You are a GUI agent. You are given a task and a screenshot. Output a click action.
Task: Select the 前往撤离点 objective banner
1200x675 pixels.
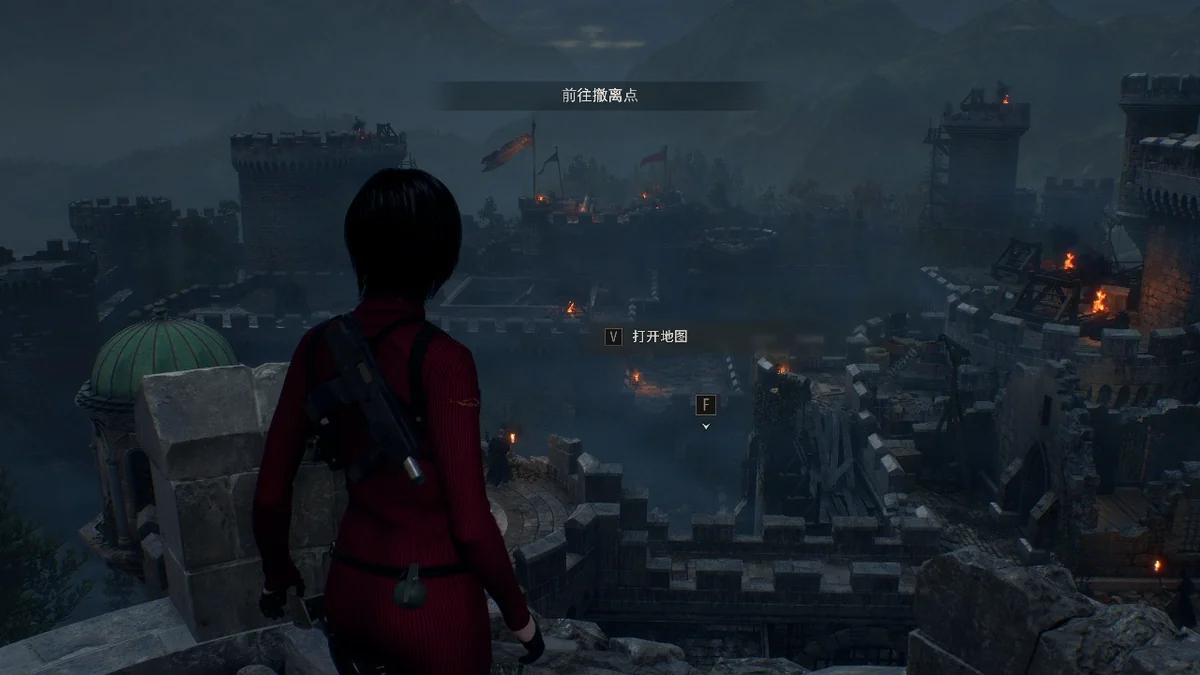tap(600, 96)
